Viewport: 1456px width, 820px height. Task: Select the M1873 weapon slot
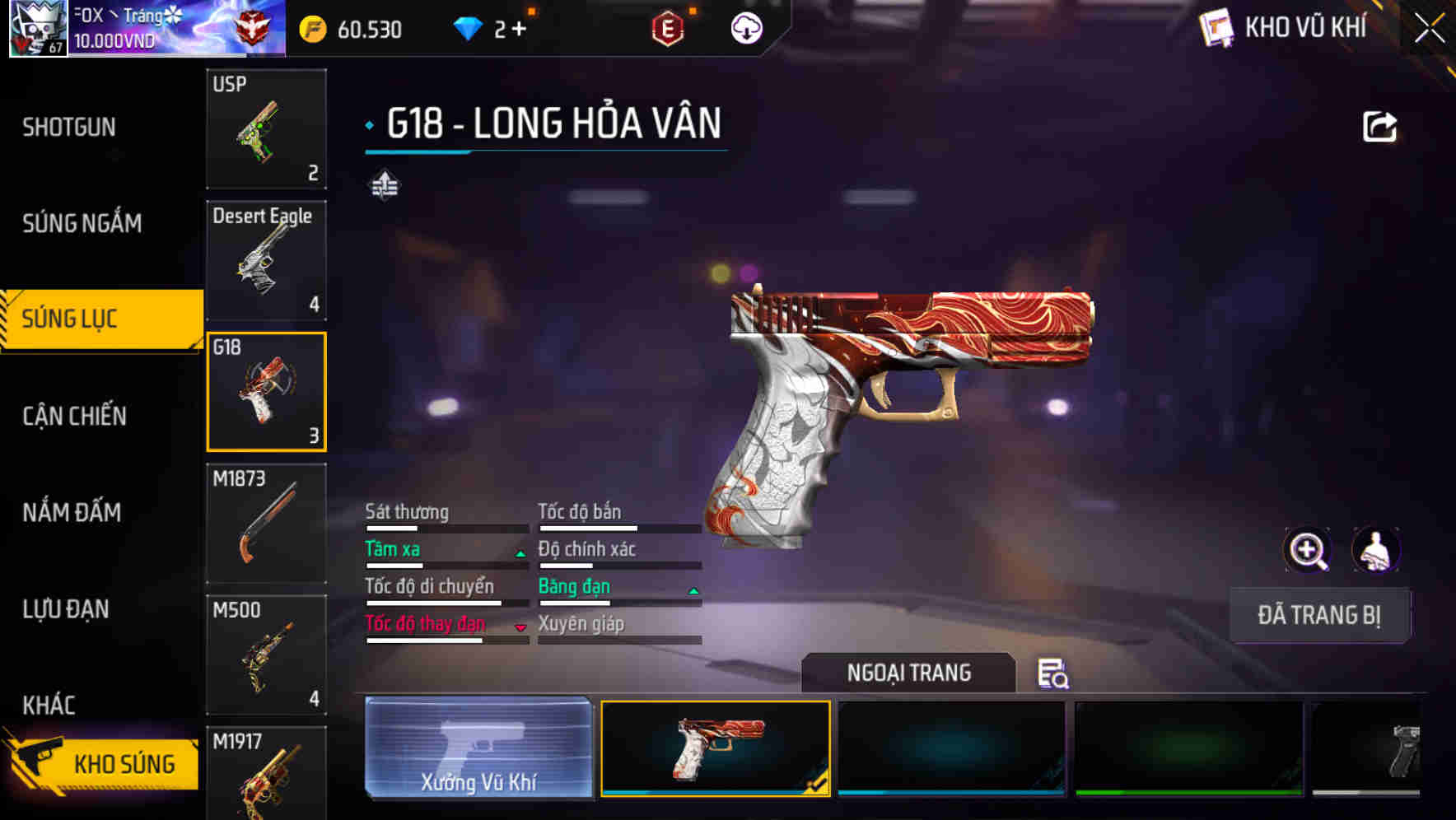(266, 524)
